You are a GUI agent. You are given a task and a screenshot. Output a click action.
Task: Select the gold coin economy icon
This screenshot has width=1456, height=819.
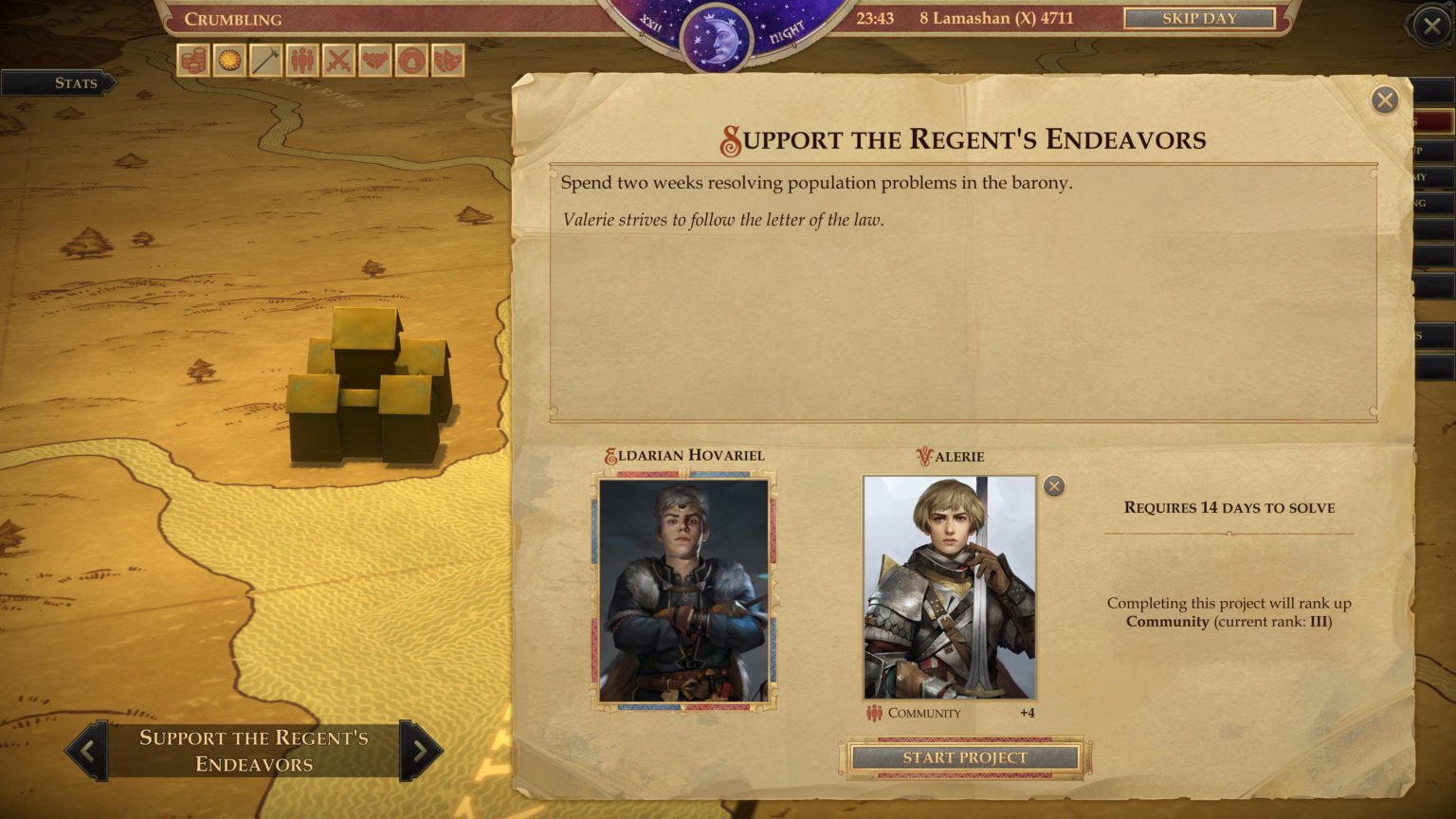pyautogui.click(x=230, y=61)
